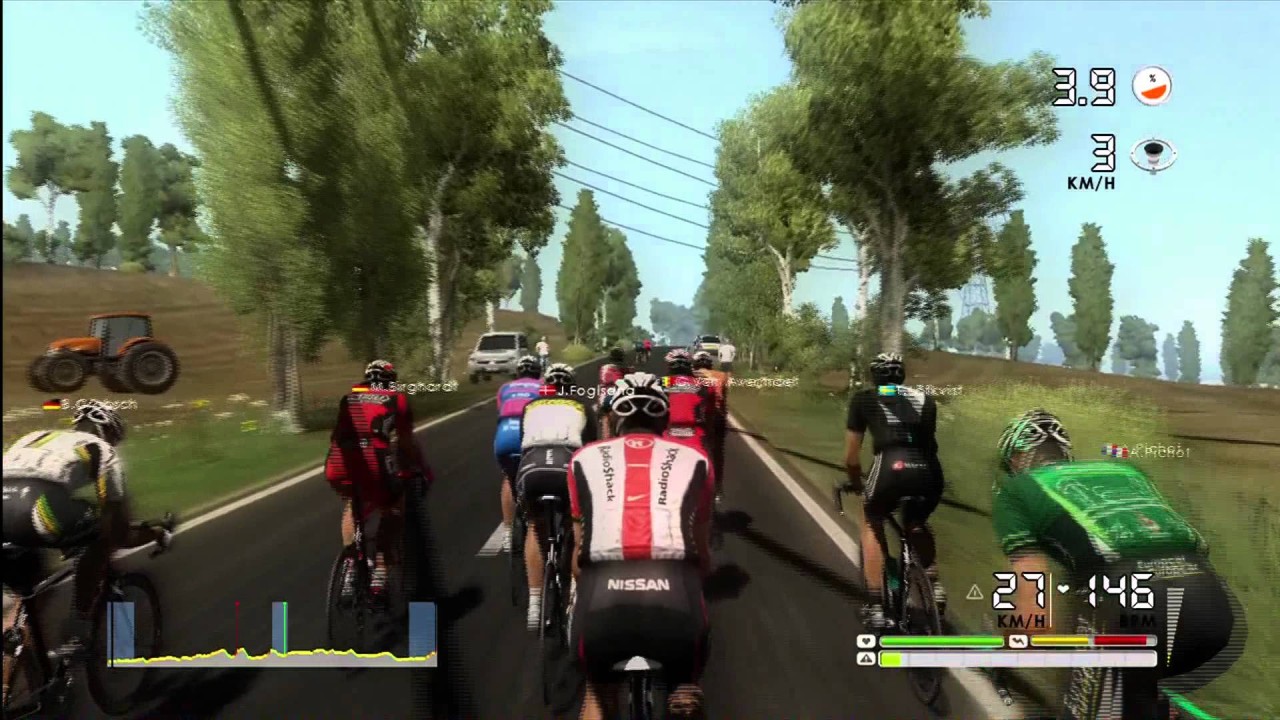Select the M.Sieghardt rider name tag

point(403,386)
